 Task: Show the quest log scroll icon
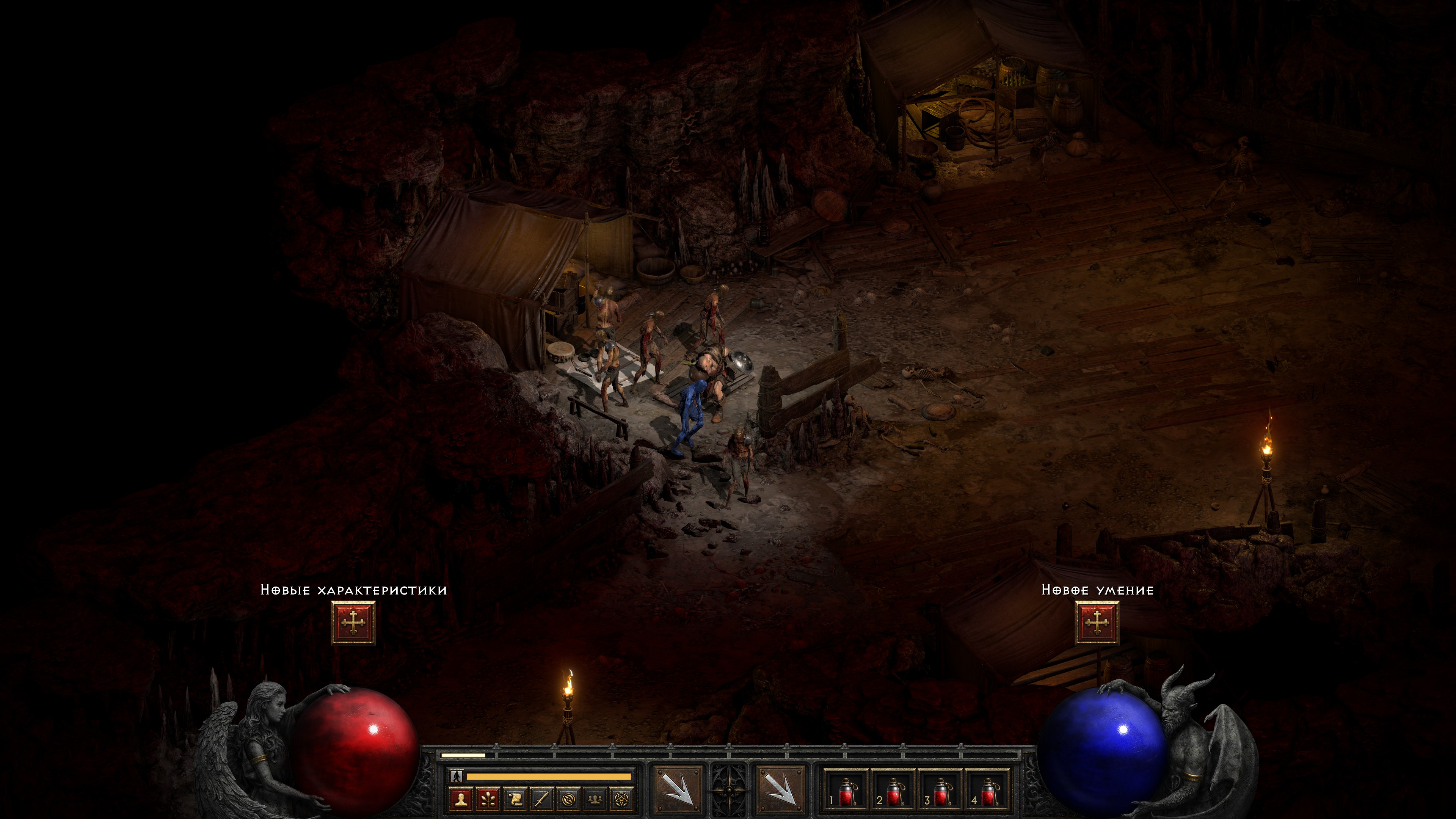515,799
